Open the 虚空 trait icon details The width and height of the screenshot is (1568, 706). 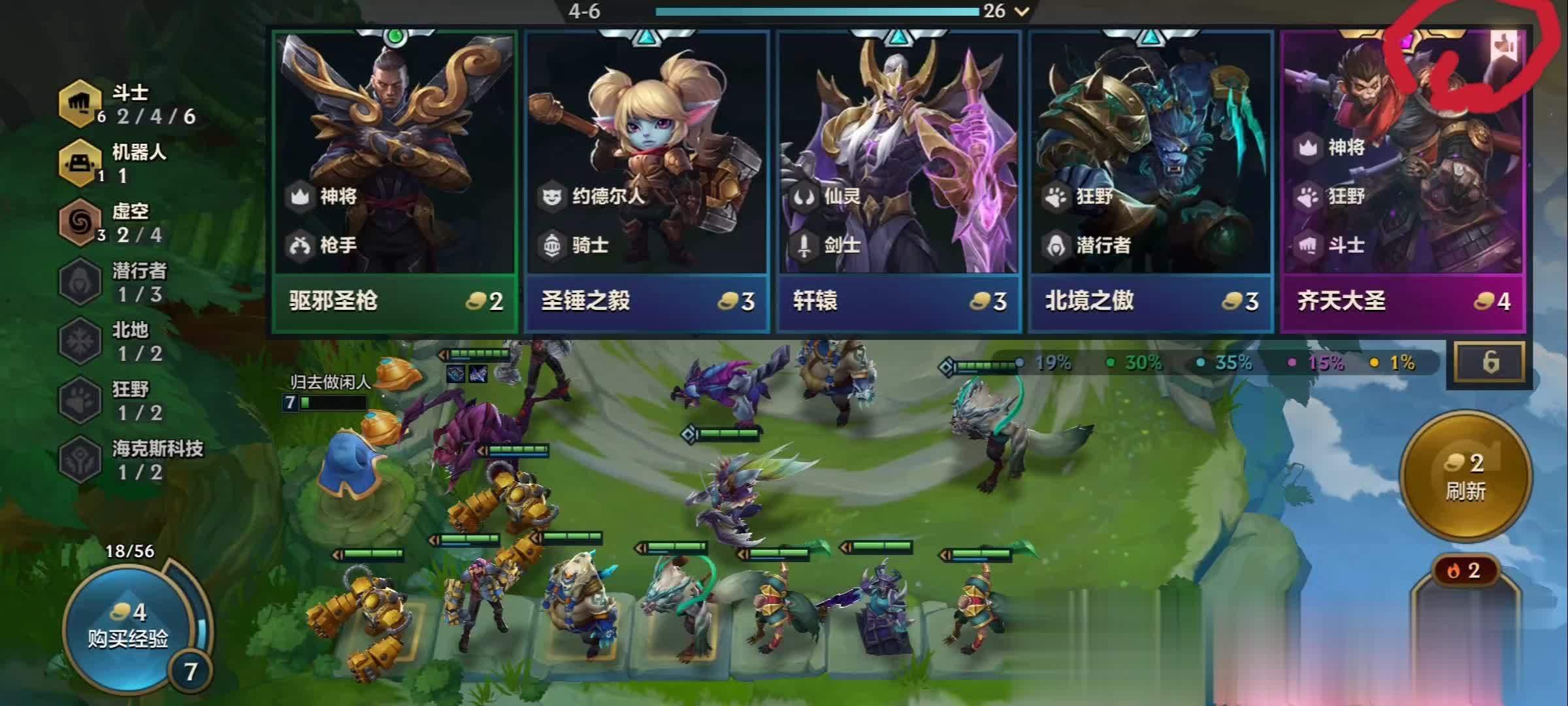pos(80,222)
